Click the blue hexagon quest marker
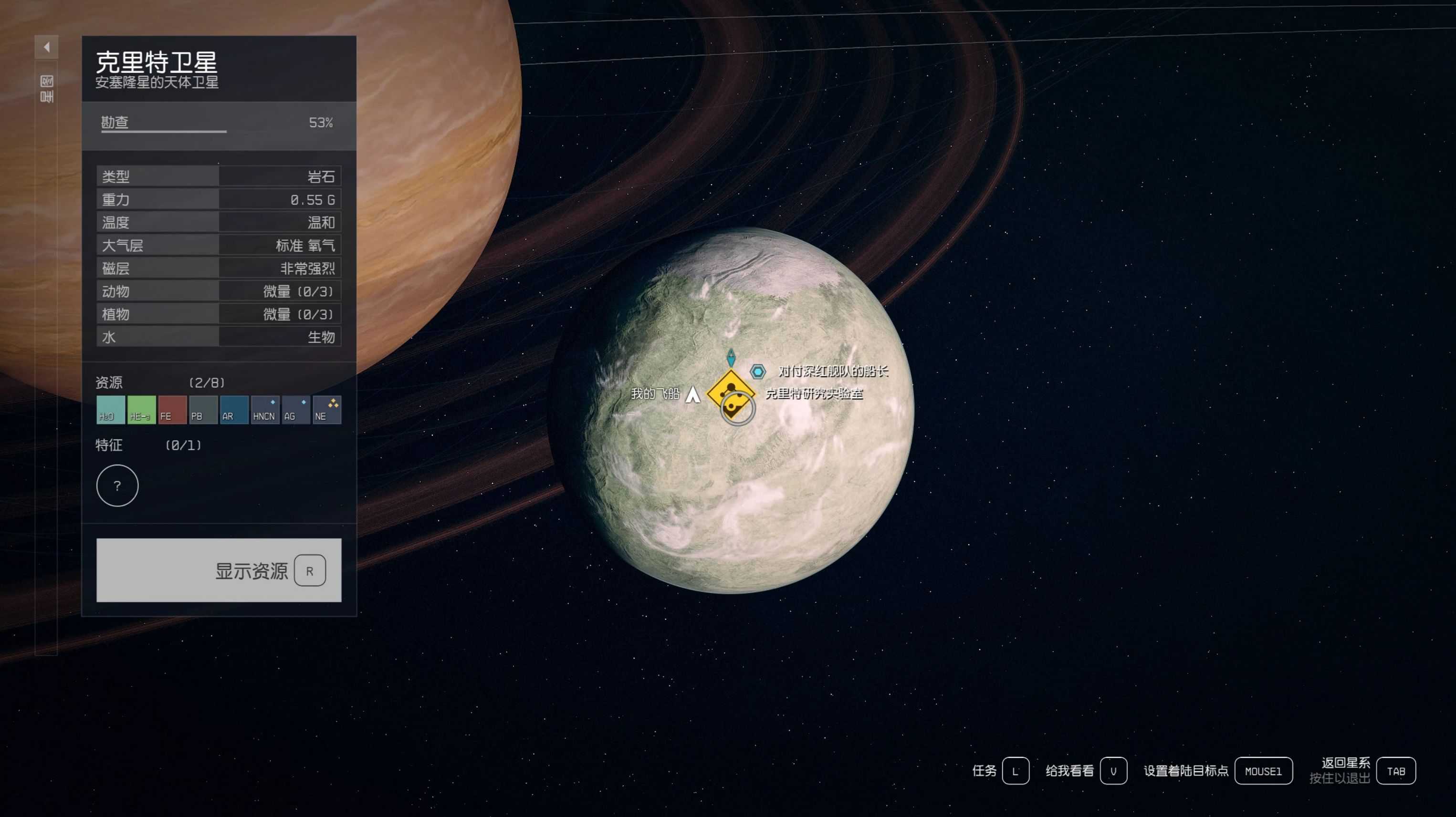 point(757,372)
